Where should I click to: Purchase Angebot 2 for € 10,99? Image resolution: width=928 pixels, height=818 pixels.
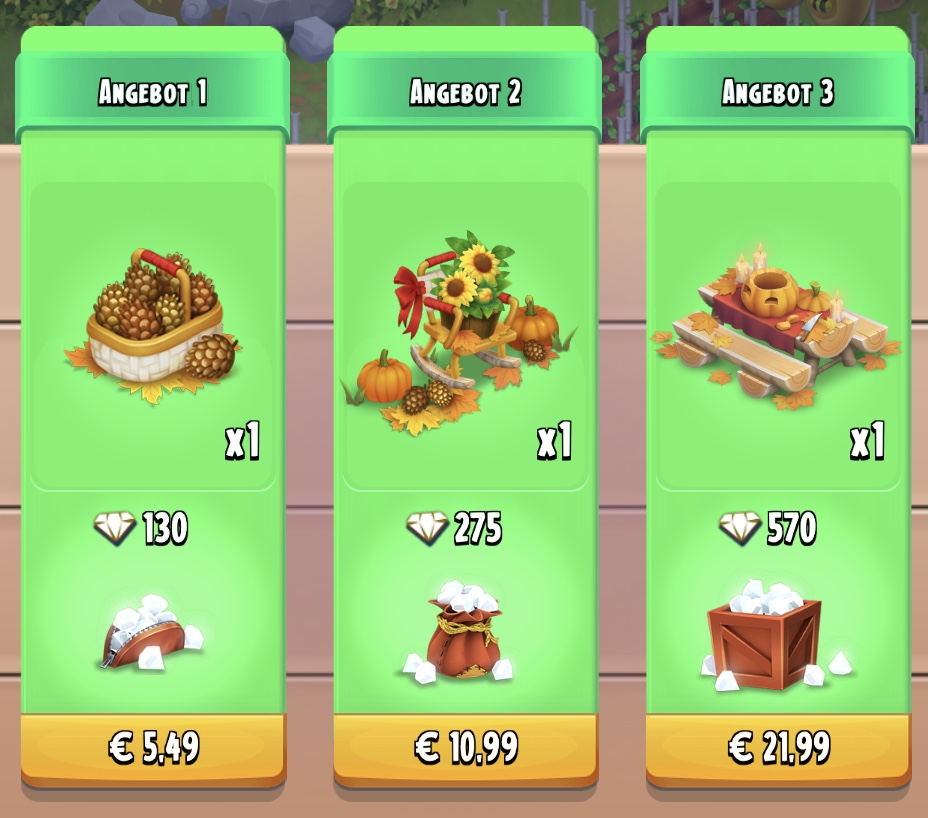465,748
